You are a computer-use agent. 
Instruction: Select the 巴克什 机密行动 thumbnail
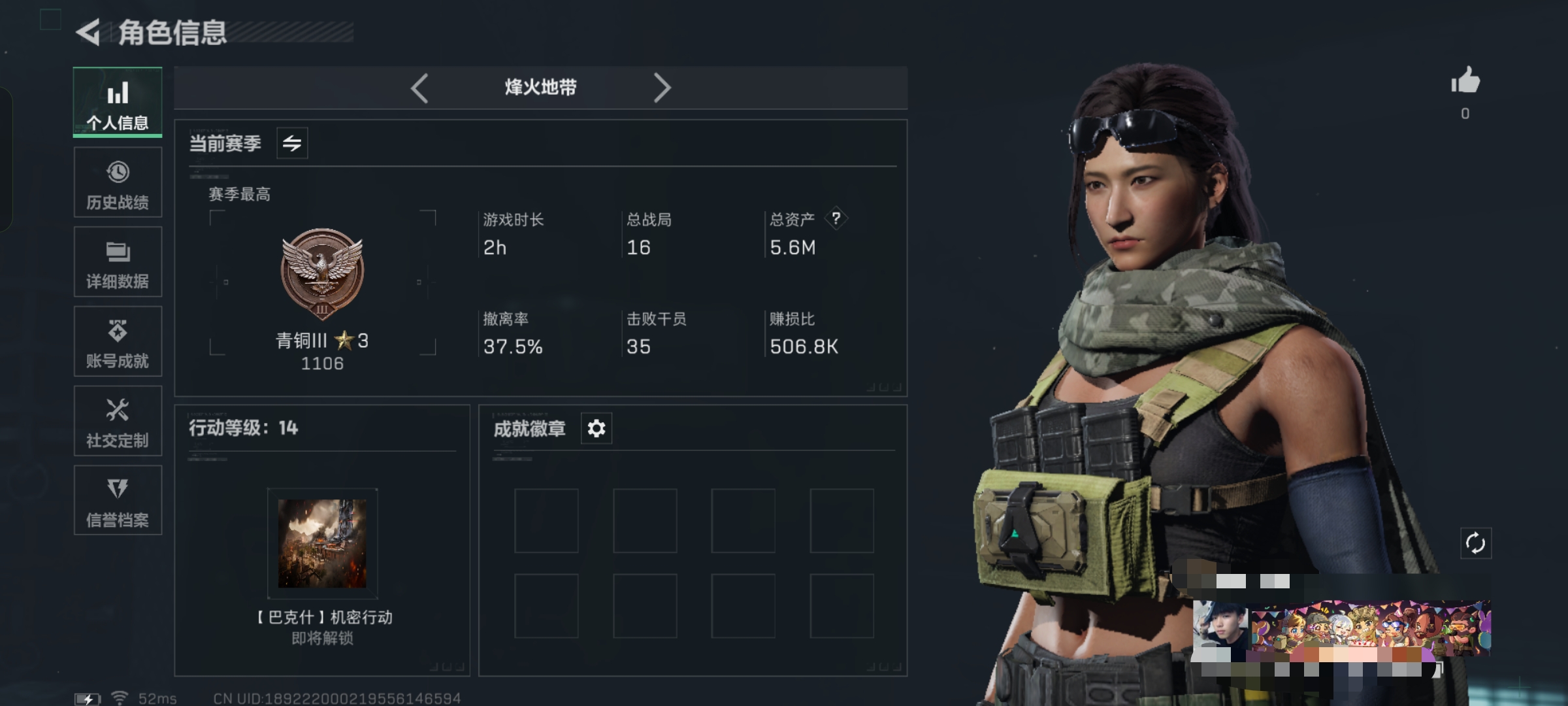(322, 544)
